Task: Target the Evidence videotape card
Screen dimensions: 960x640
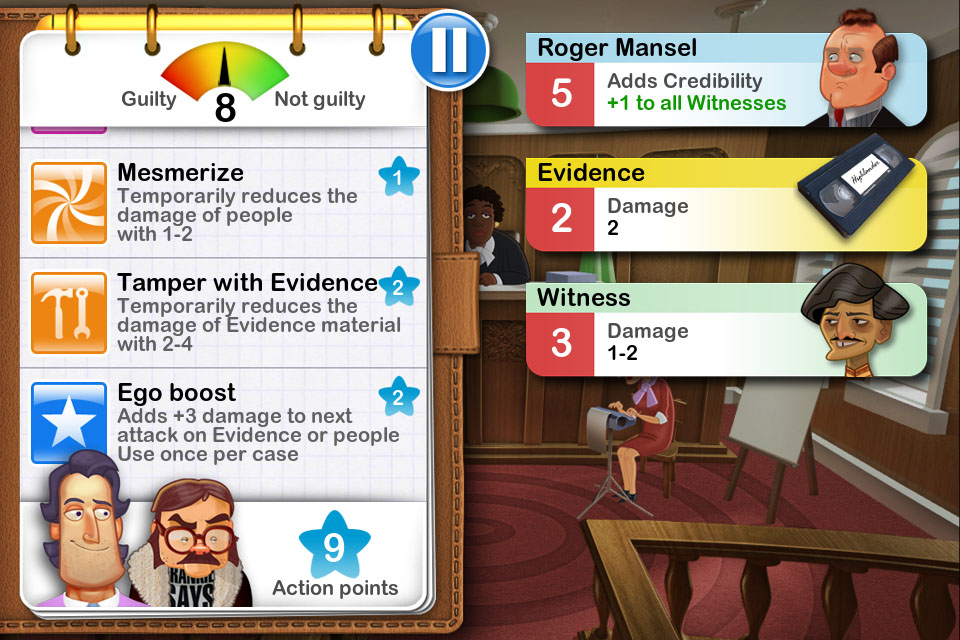Action: tap(725, 205)
